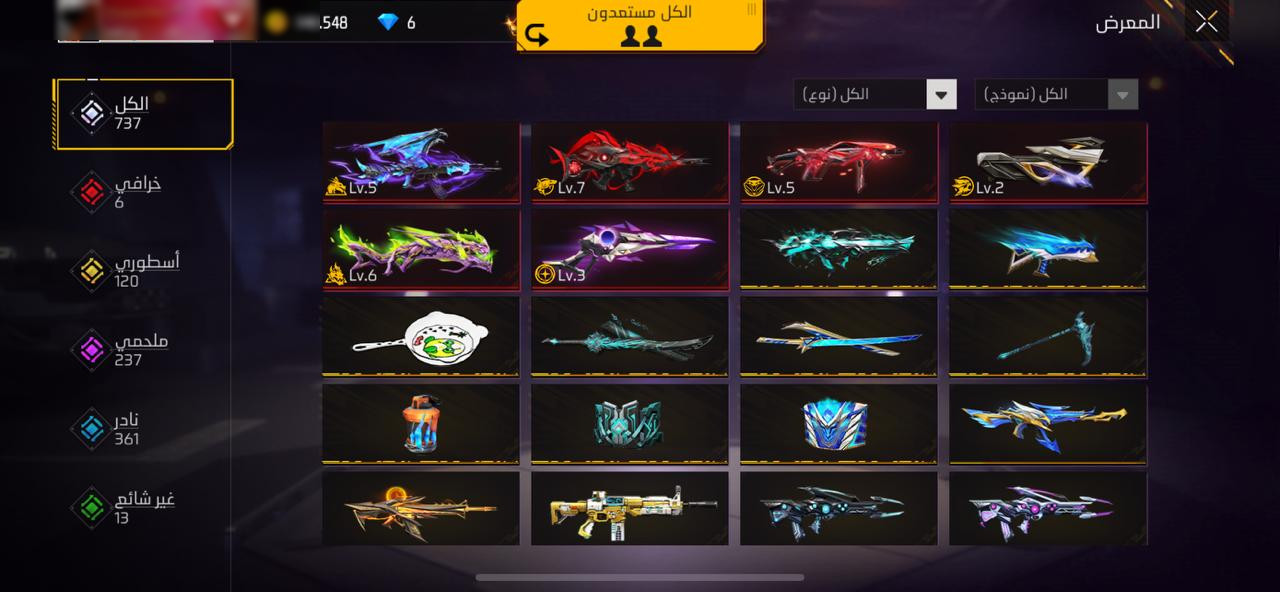This screenshot has width=1280, height=592.
Task: Select the frying pan skin
Action: [421, 336]
